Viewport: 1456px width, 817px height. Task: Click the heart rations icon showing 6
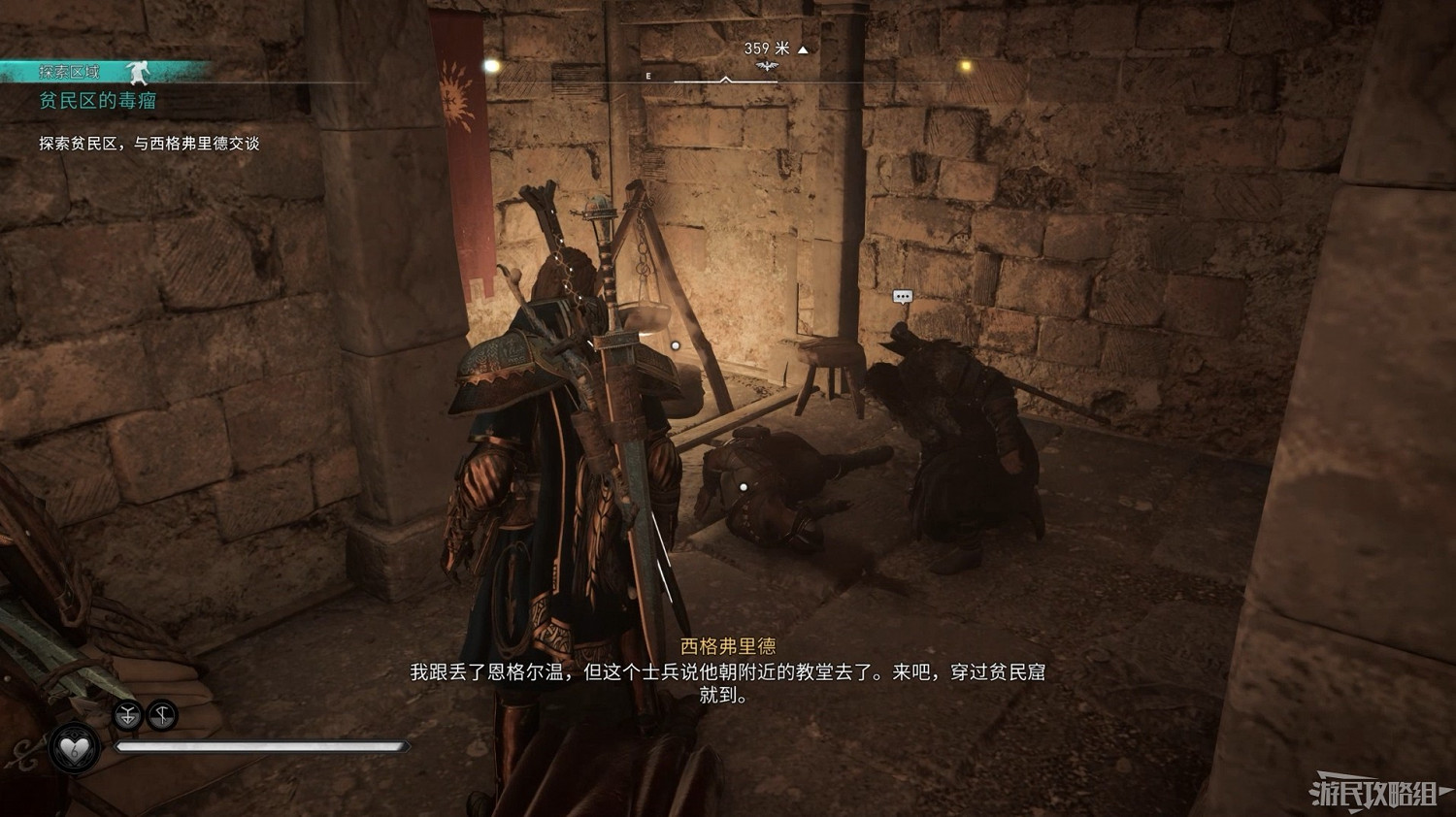click(x=77, y=748)
